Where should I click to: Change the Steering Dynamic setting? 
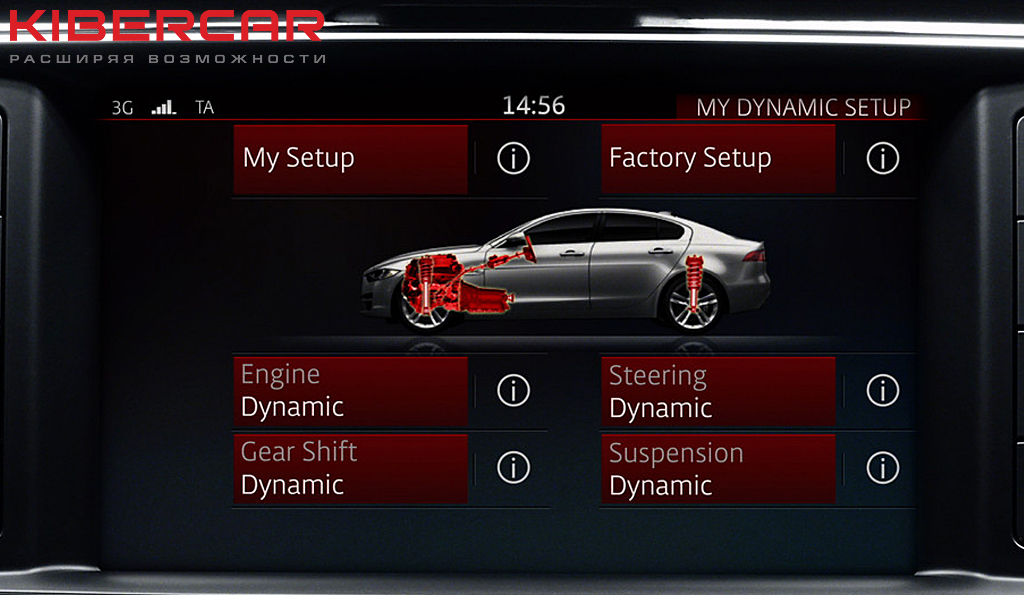[718, 391]
